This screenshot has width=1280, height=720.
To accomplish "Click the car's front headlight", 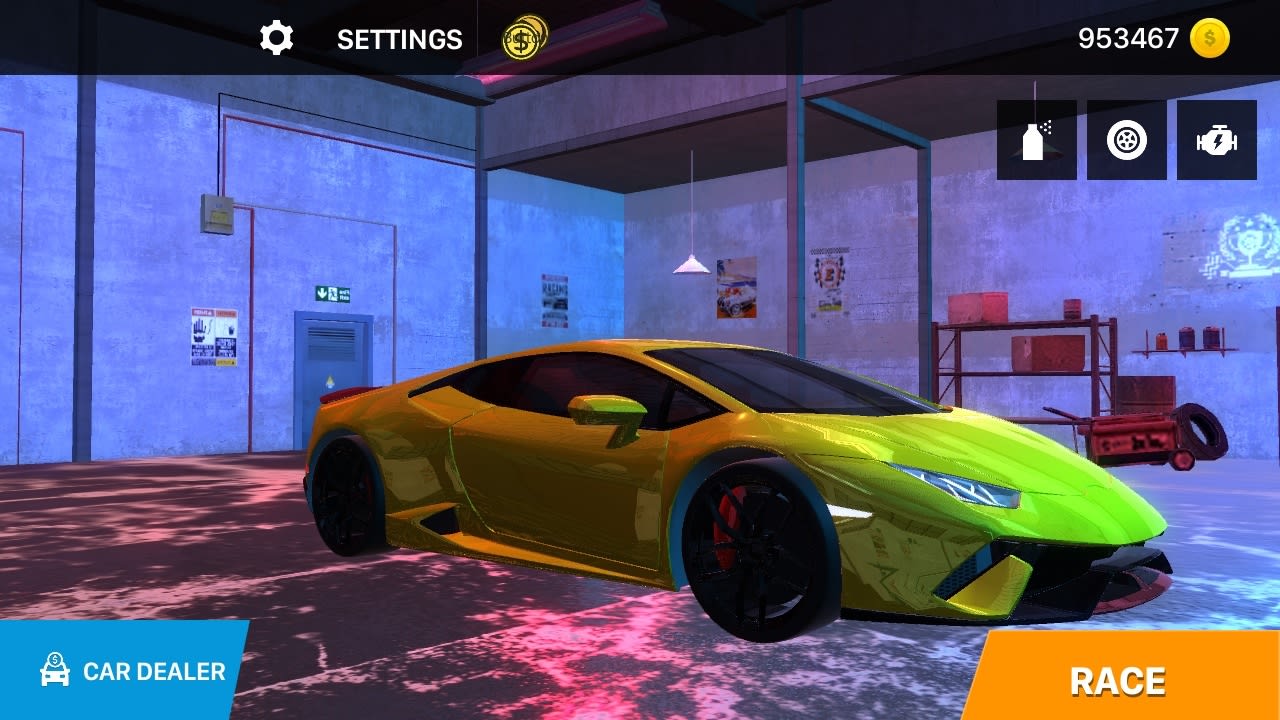I will [x=960, y=487].
